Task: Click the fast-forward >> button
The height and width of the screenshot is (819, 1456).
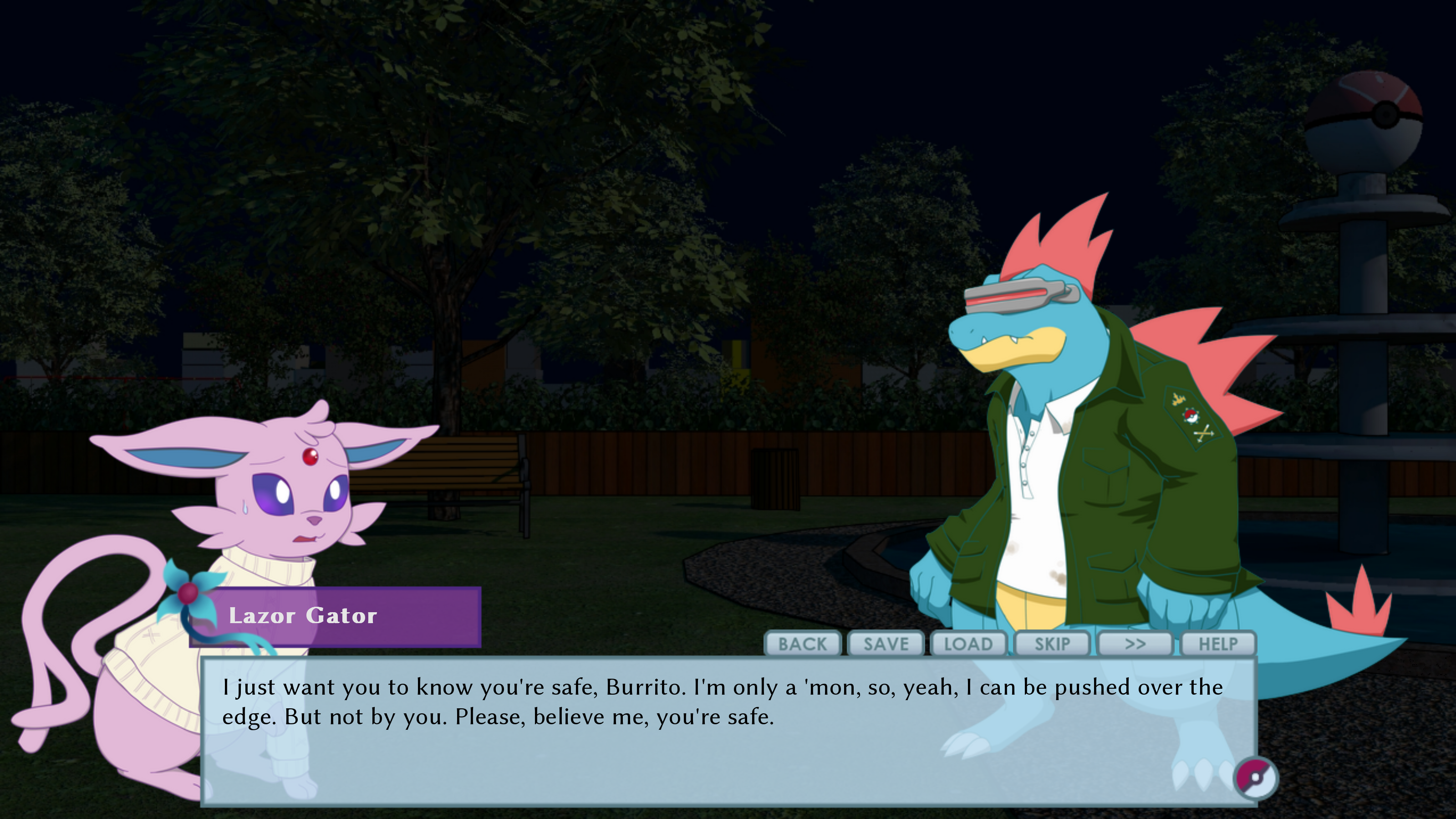Action: [x=1135, y=644]
